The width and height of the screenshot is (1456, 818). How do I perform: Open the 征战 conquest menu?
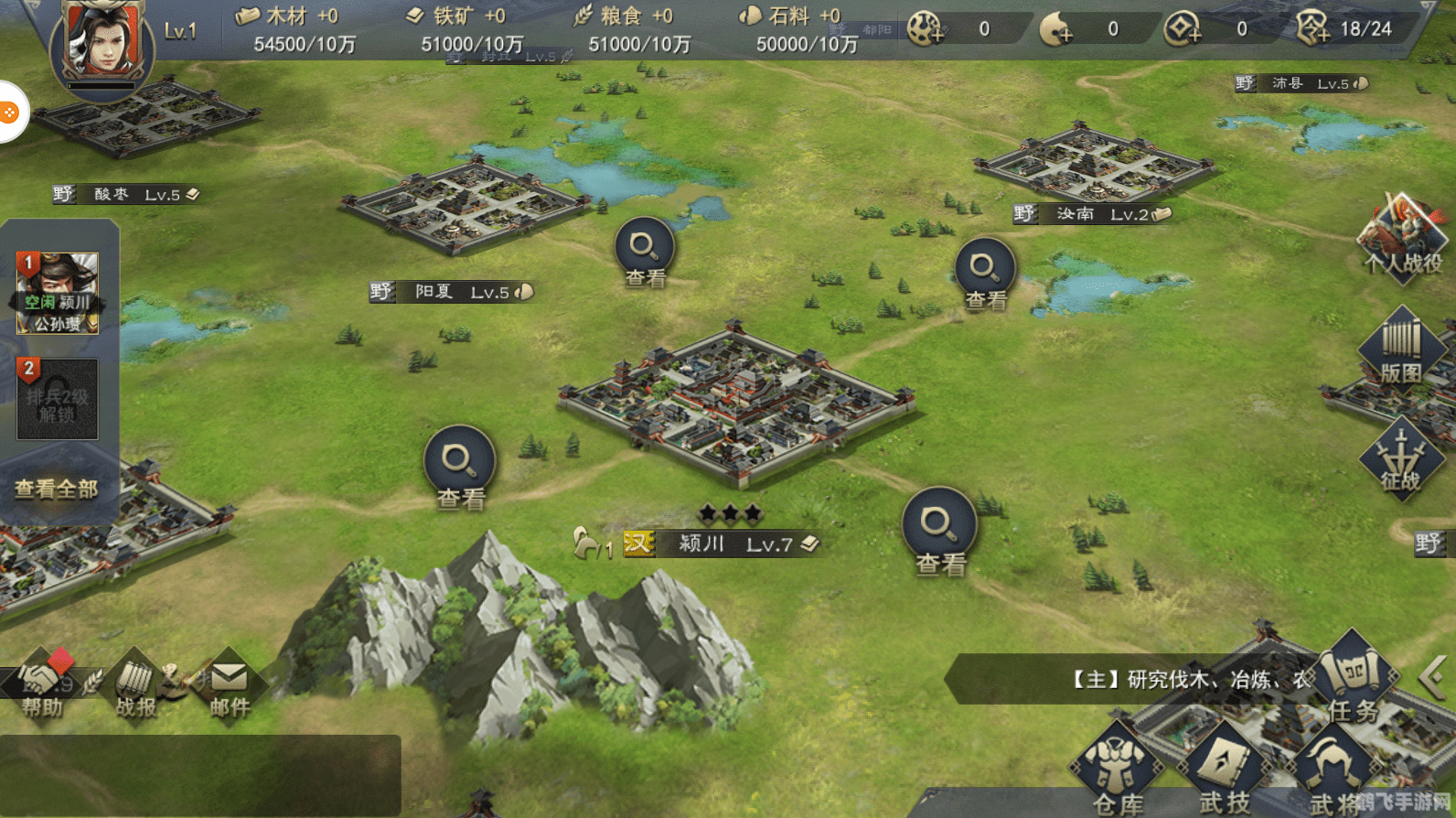click(1400, 457)
